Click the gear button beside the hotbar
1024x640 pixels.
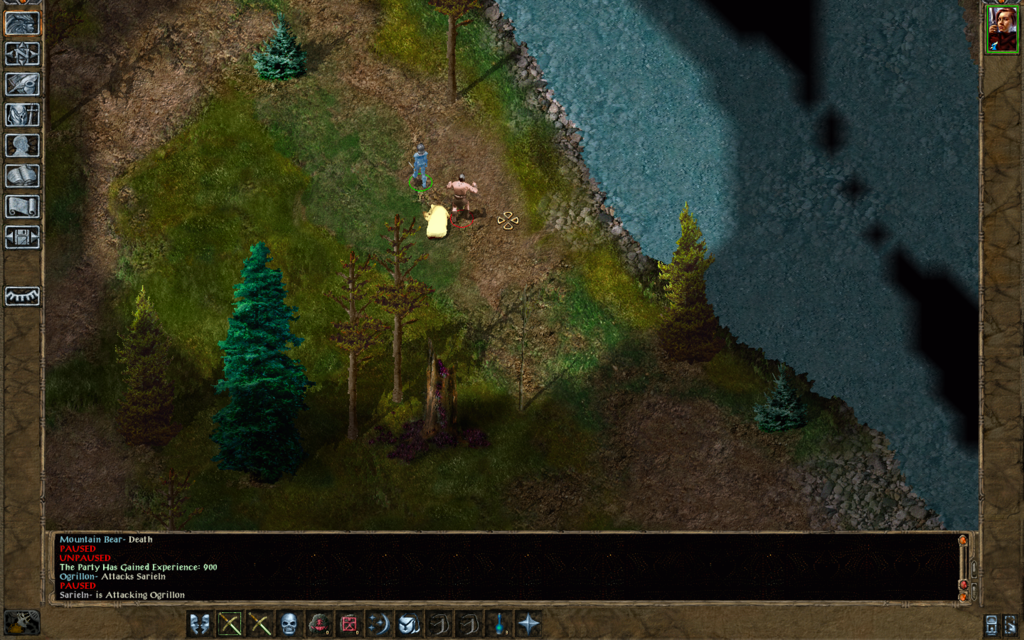click(21, 622)
